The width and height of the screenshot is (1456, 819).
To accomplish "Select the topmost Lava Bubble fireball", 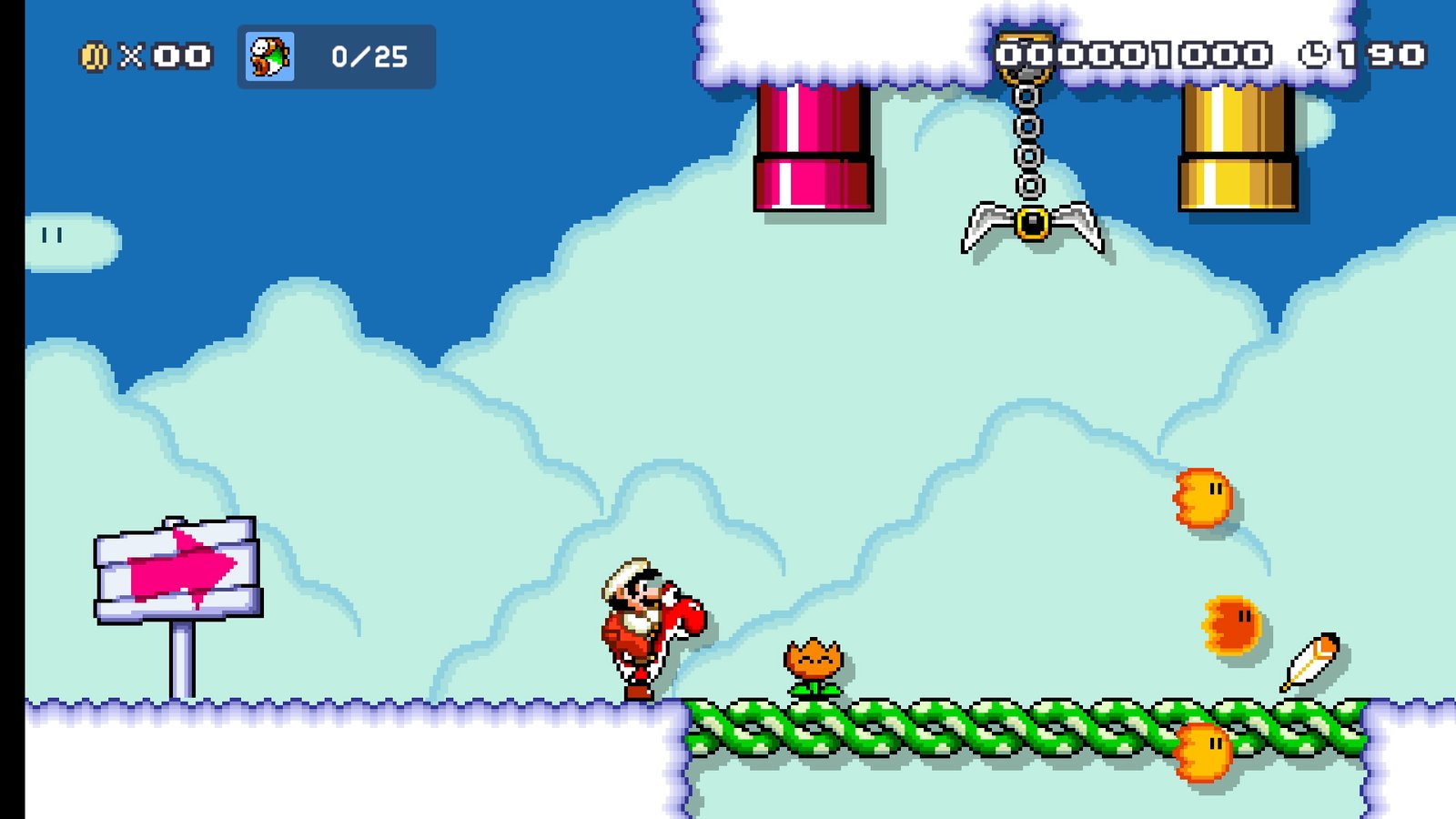I will click(x=1203, y=500).
